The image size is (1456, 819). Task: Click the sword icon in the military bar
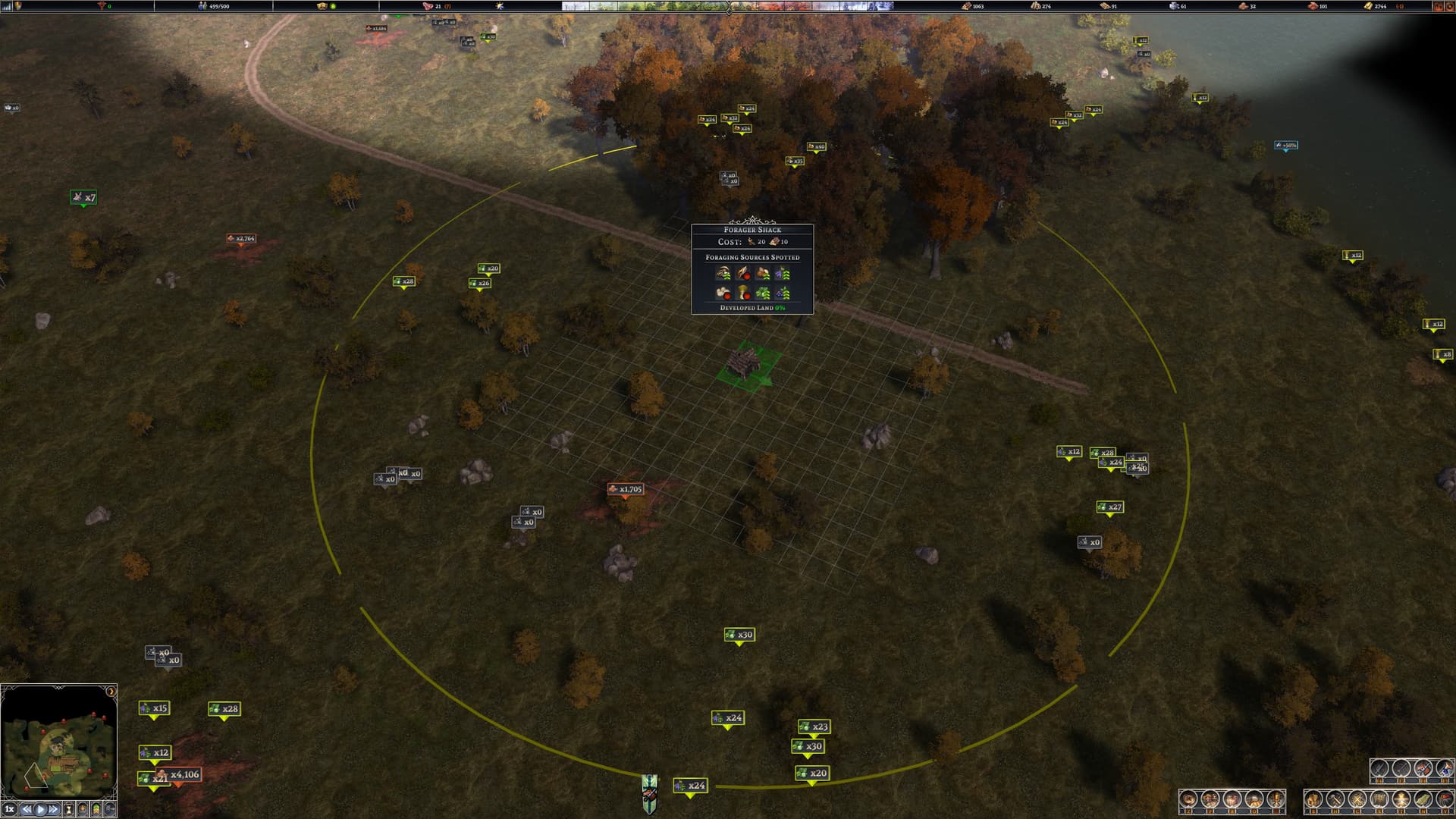tap(1379, 770)
